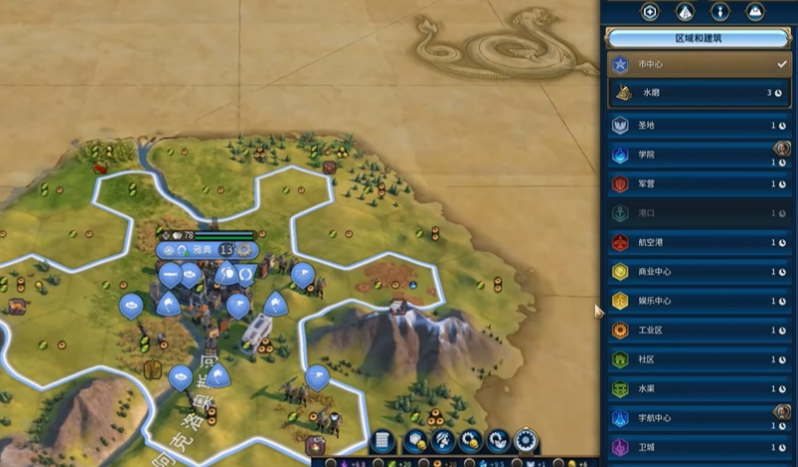
Task: Collapse the 区域和建筑 section header
Action: [x=699, y=38]
